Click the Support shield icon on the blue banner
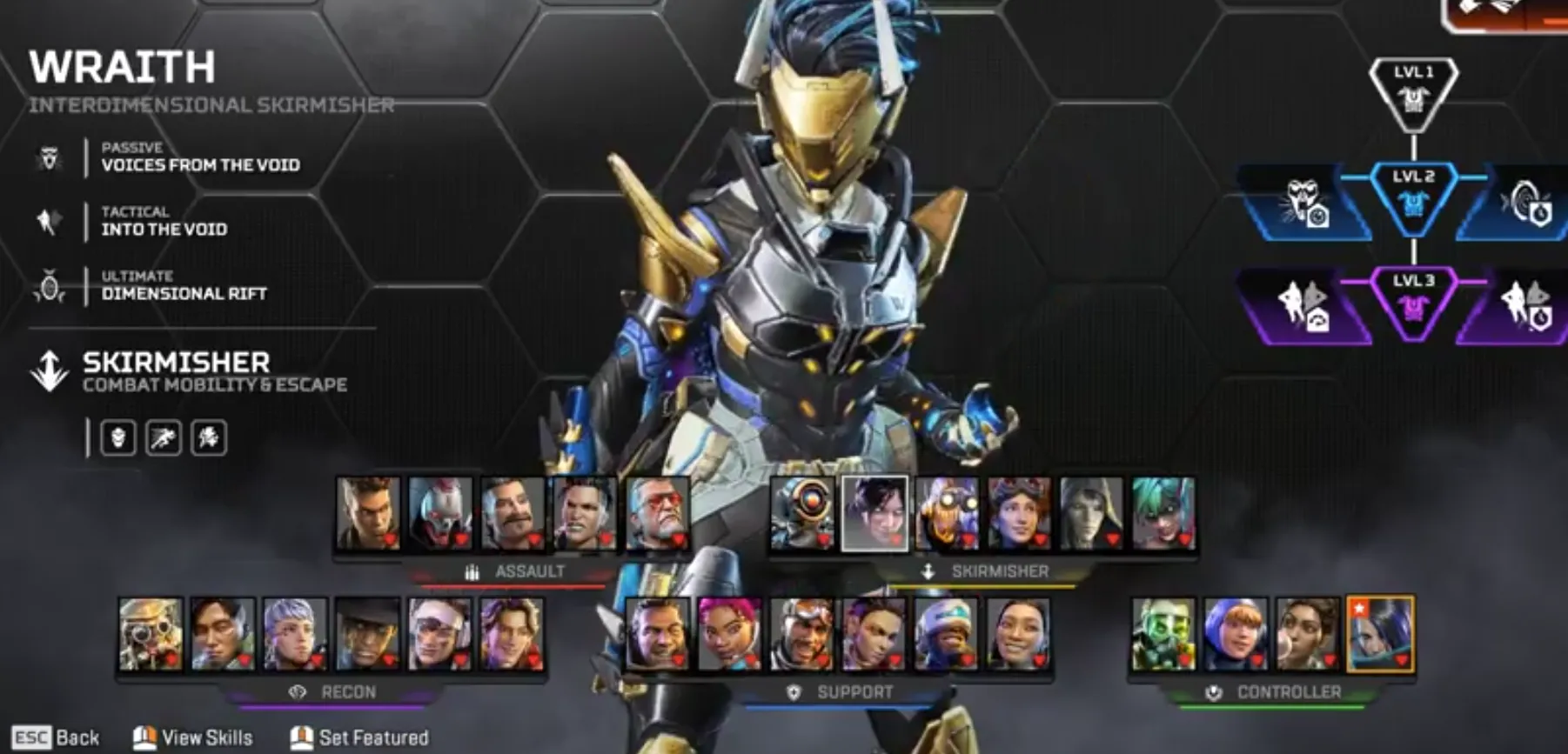Viewport: 1568px width, 754px height. click(794, 693)
